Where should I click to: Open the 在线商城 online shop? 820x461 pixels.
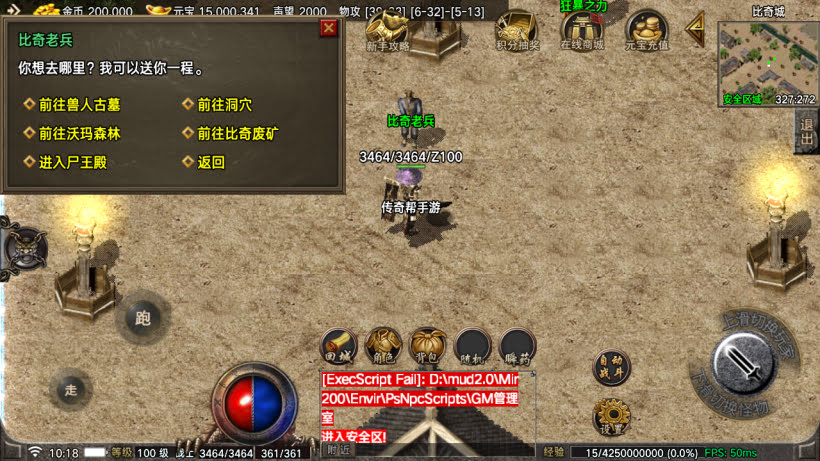(x=582, y=31)
